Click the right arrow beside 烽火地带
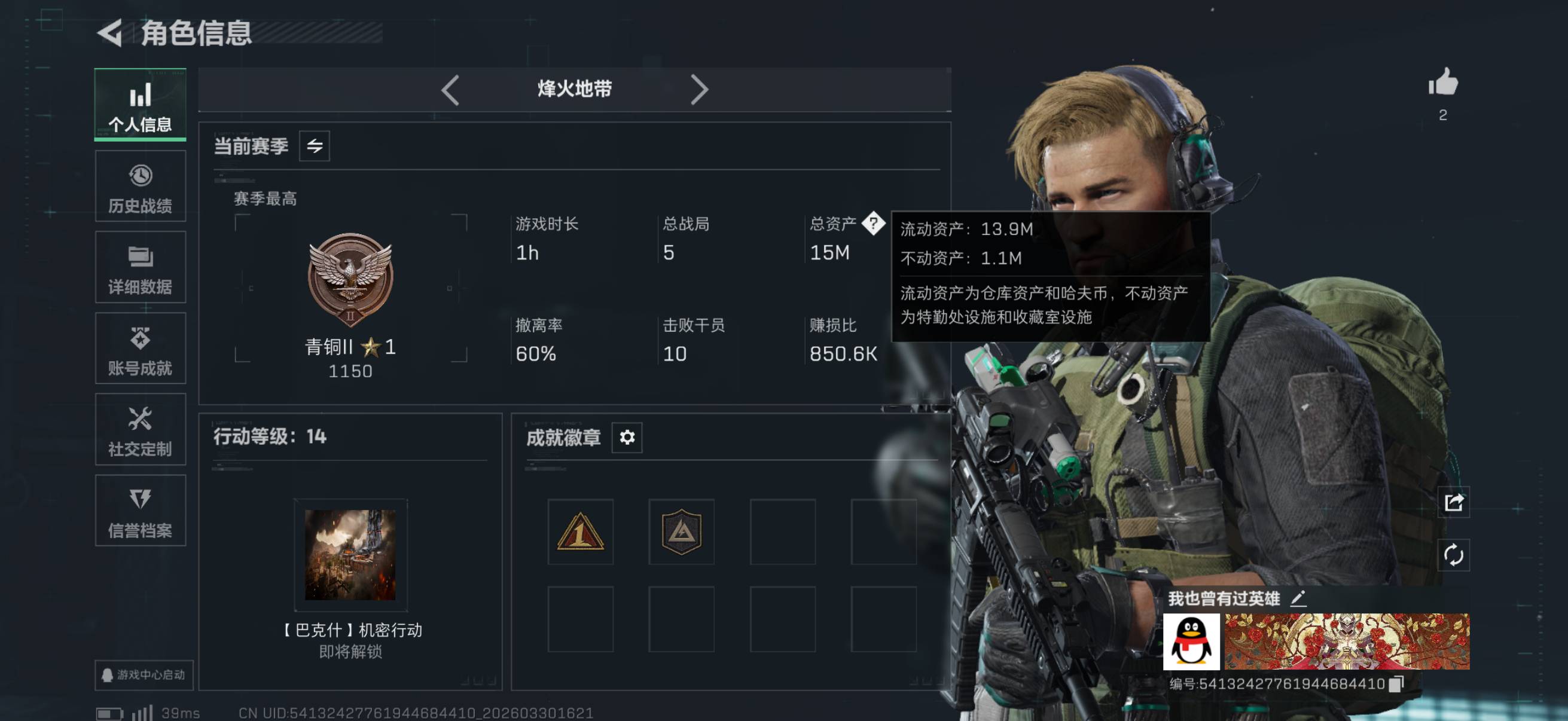This screenshot has height=721, width=1568. pyautogui.click(x=698, y=90)
